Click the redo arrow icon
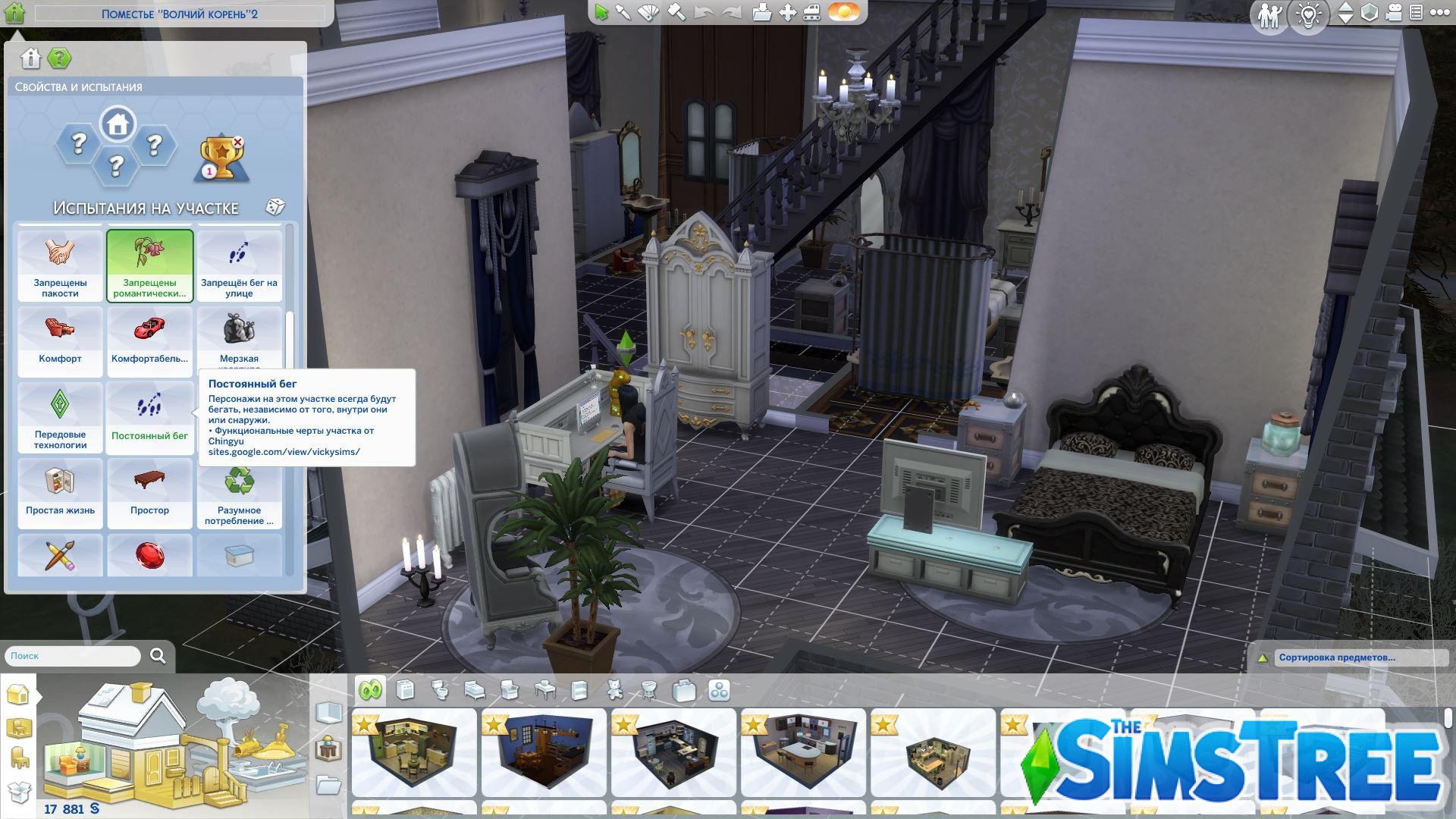The image size is (1456, 819). (731, 12)
